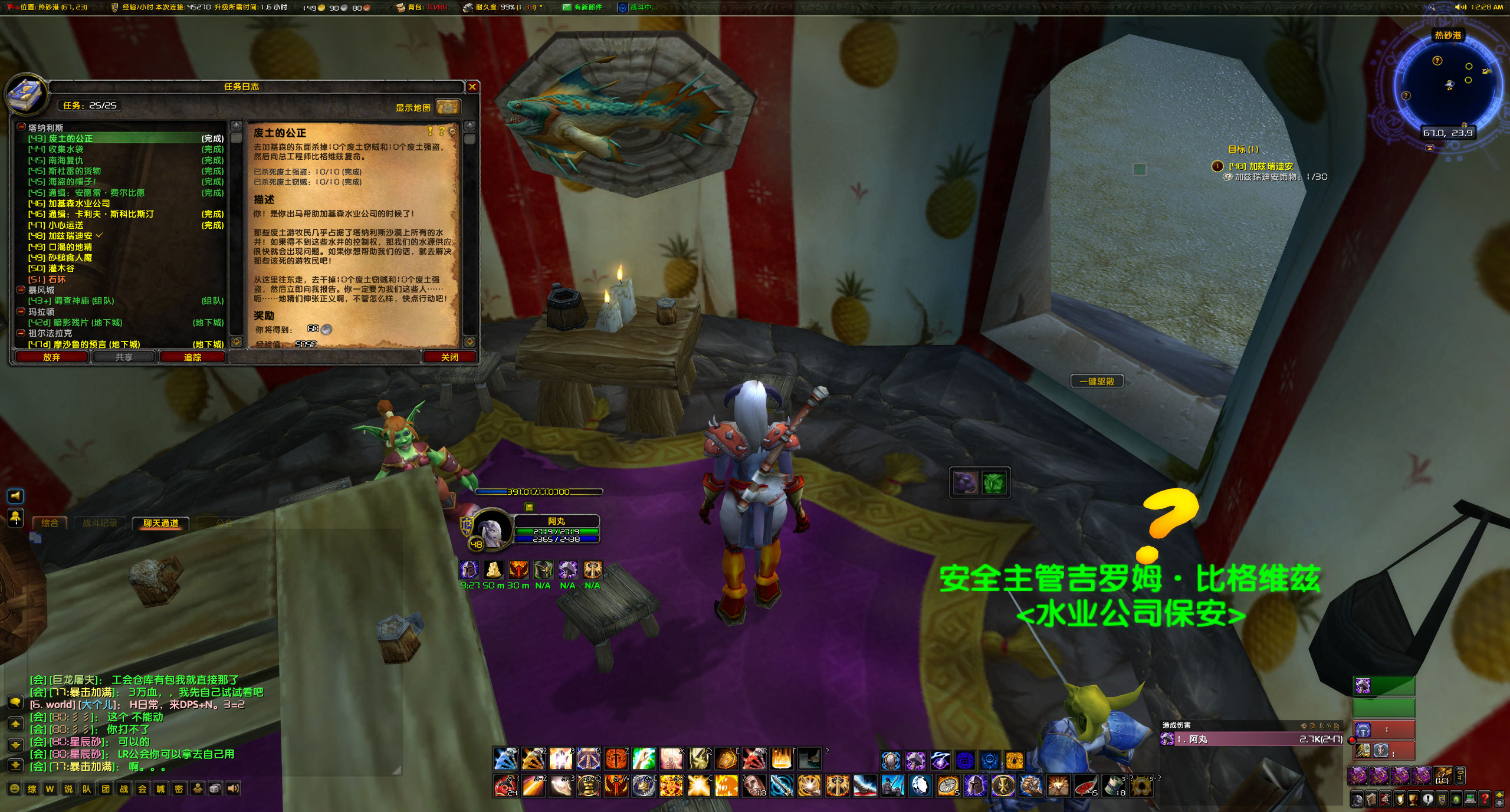Click the 显示地图 show map button
1510x812 pixels.
coord(413,108)
